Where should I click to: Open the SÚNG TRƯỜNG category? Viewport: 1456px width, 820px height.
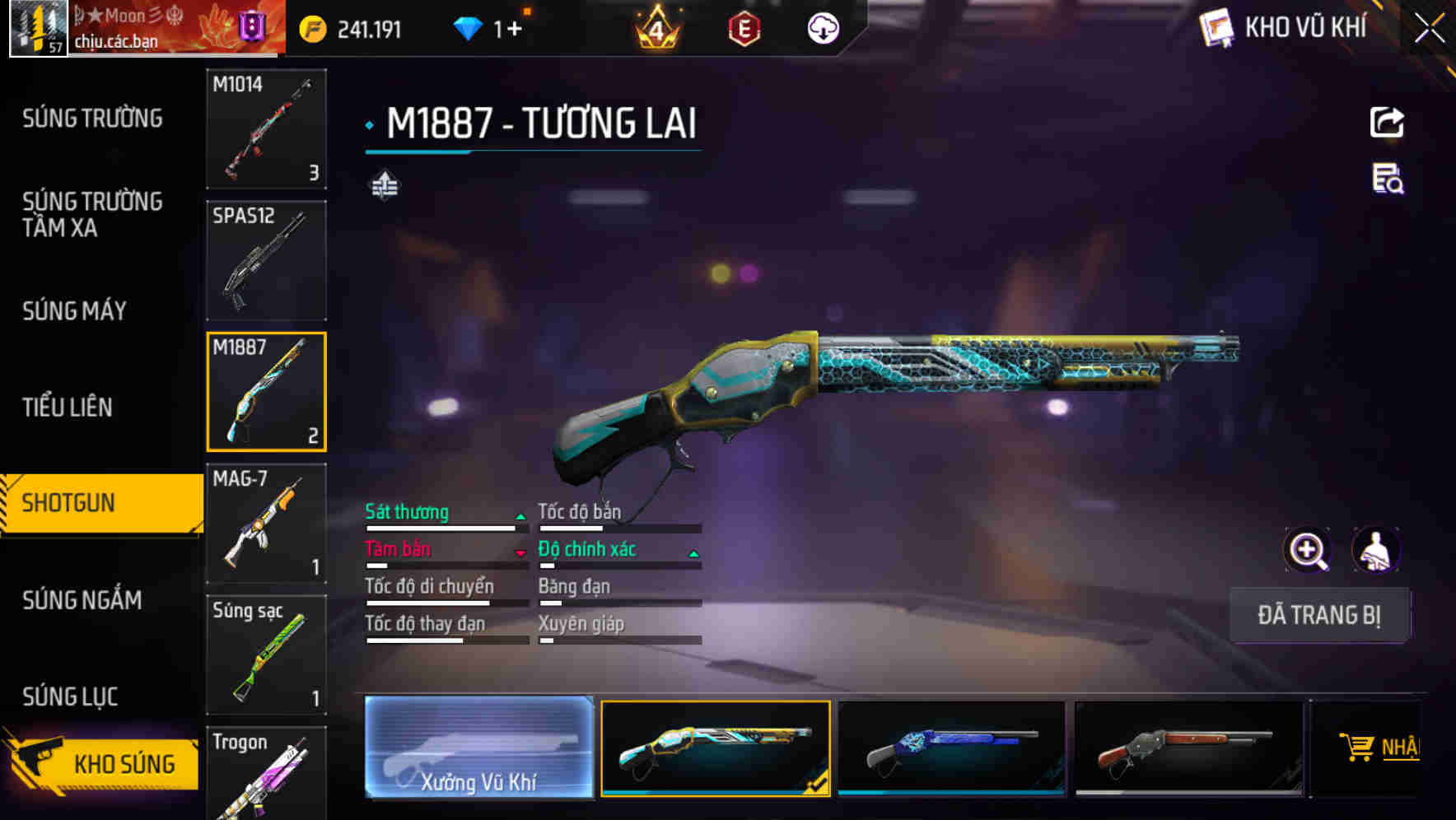pos(91,119)
